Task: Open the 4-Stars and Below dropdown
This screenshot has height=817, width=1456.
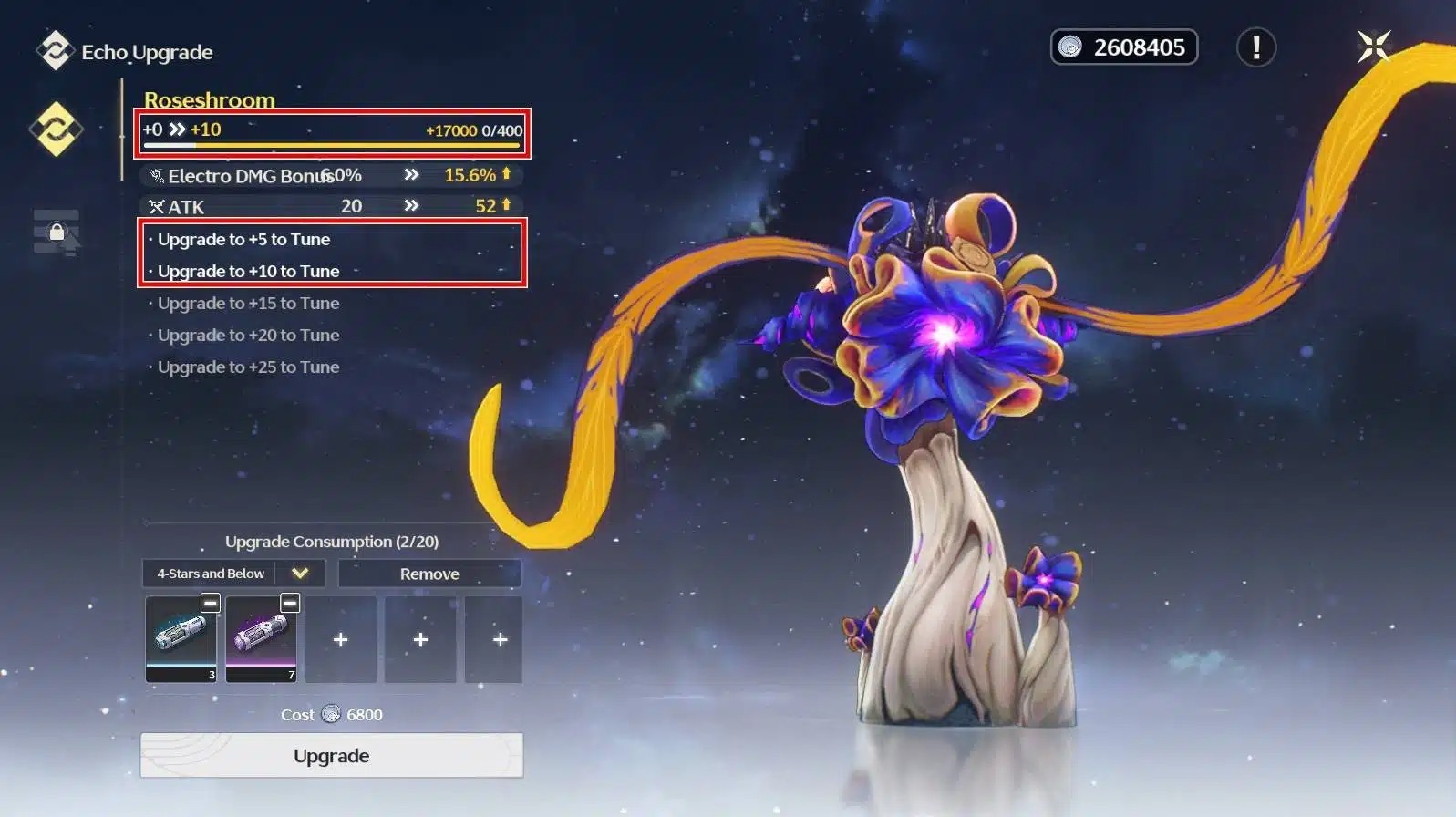Action: (x=300, y=574)
